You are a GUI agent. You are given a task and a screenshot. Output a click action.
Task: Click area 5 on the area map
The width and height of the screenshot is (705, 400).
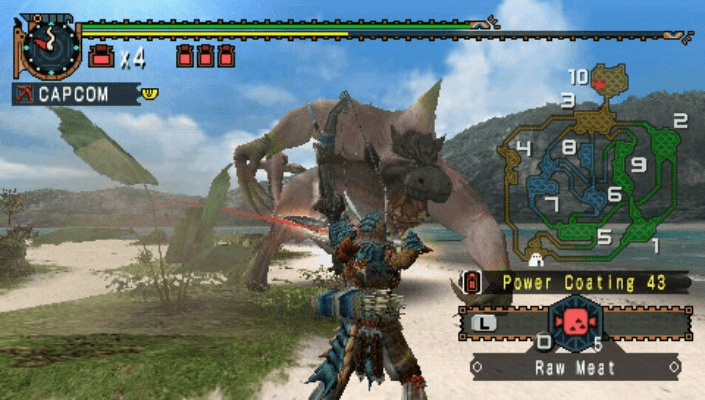(x=604, y=237)
